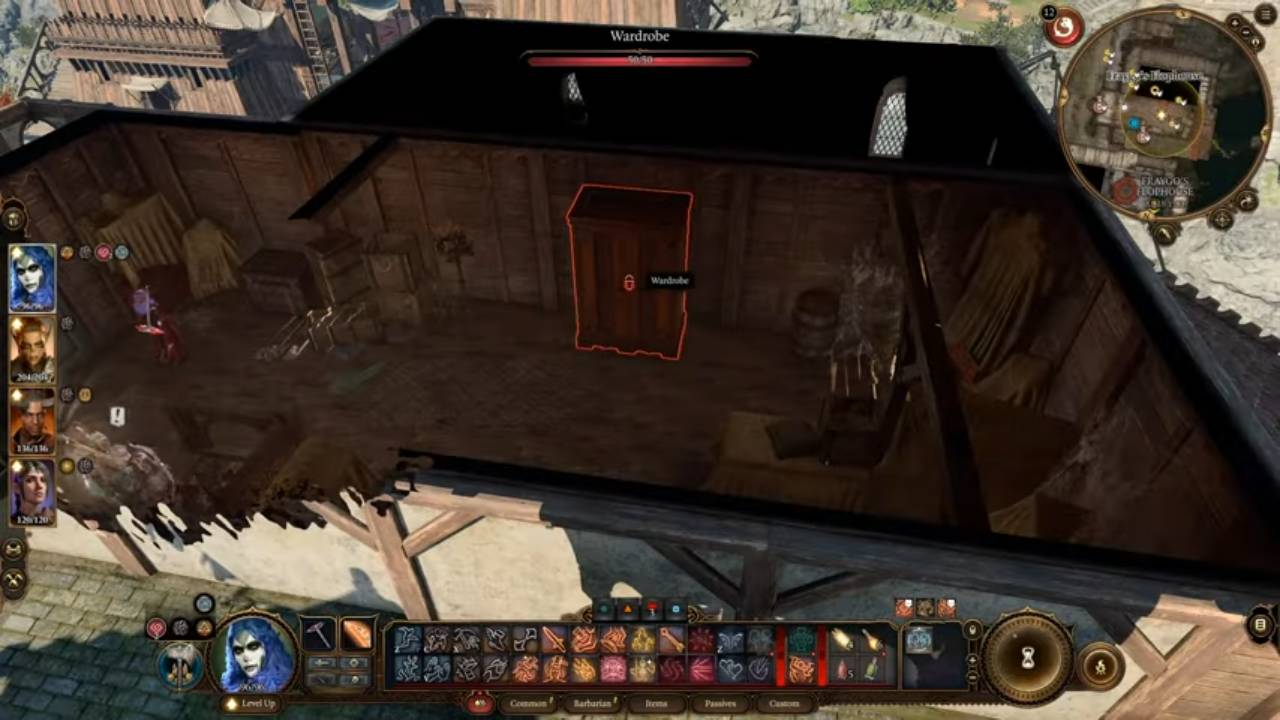Screen dimensions: 1280x720
Task: Switch to the Barbarian hotbar tab
Action: coord(592,704)
